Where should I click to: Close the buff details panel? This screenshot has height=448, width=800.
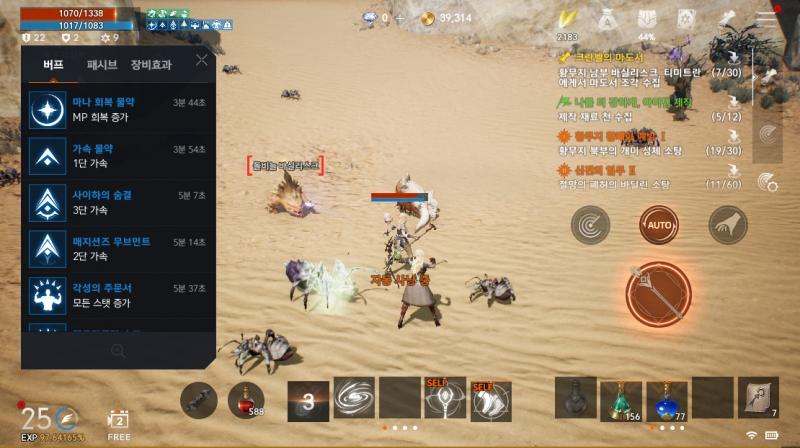coord(202,60)
